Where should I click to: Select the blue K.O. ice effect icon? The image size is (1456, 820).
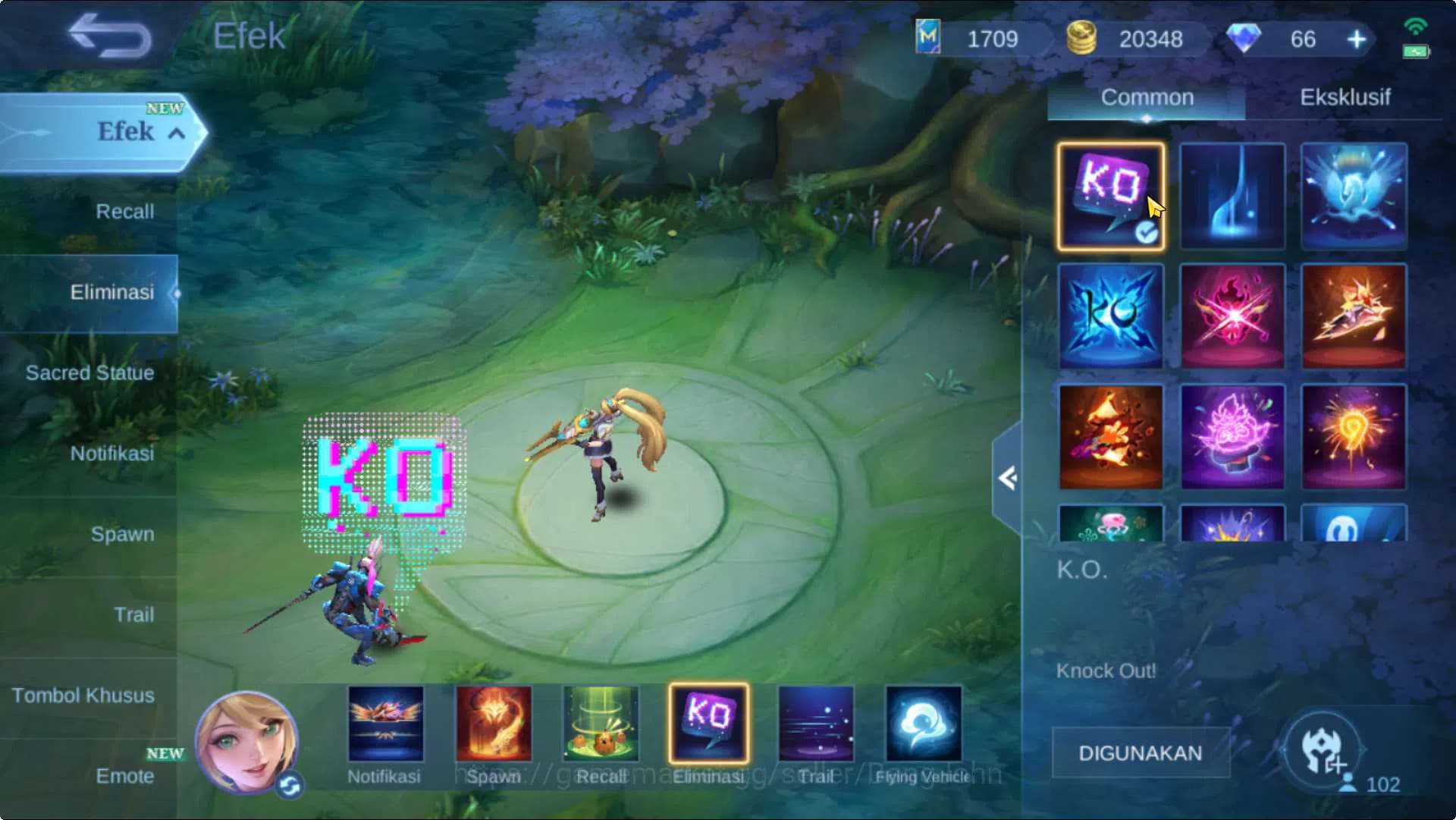tap(1109, 316)
